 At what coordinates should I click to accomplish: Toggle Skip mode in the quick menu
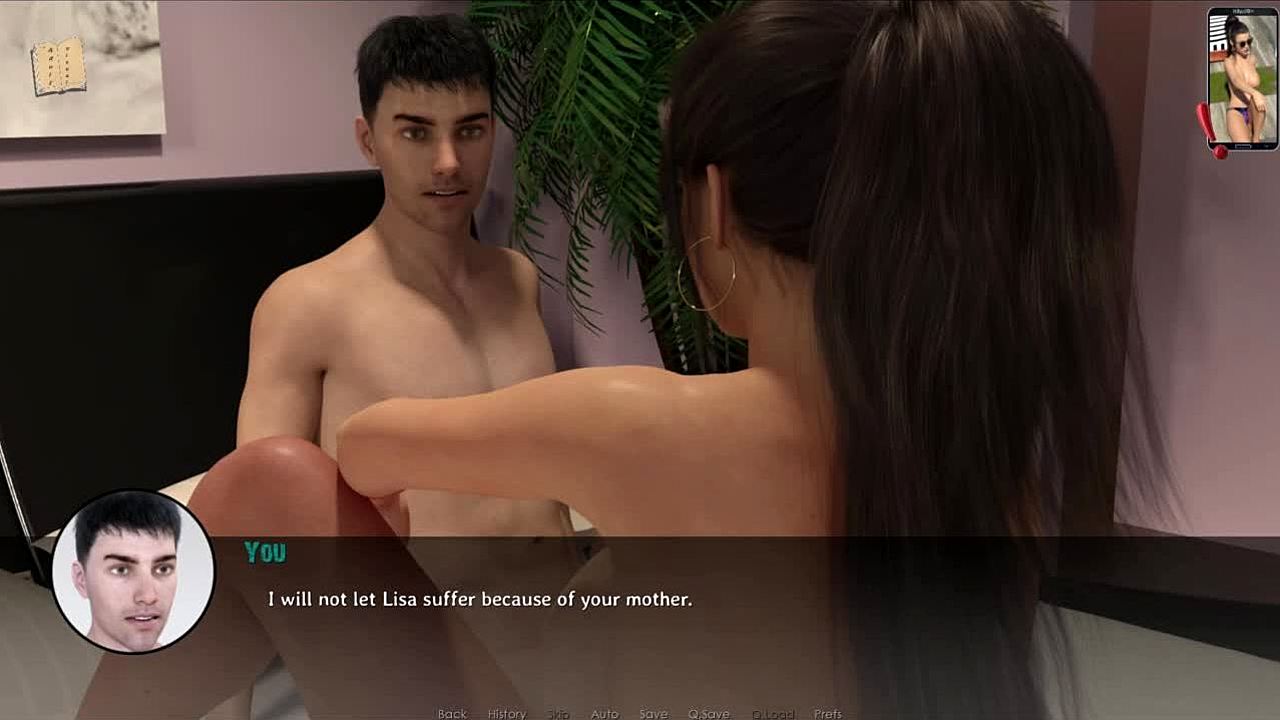558,713
